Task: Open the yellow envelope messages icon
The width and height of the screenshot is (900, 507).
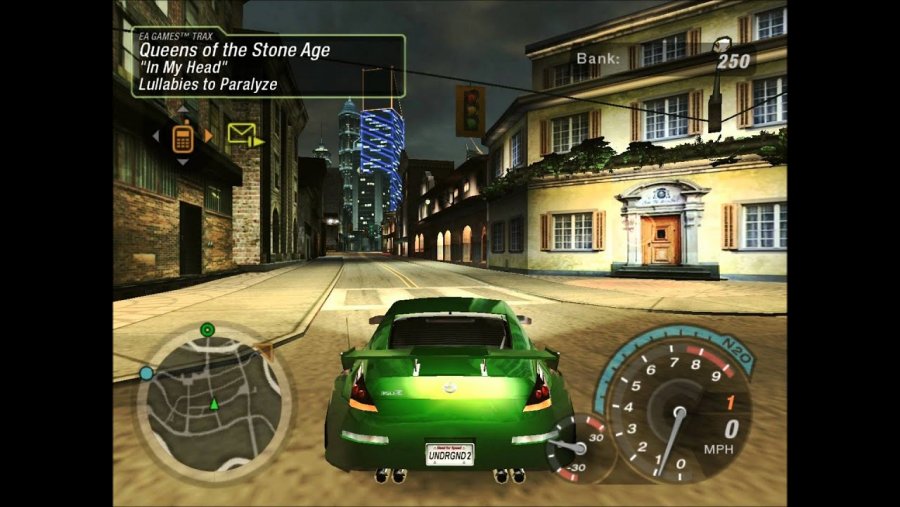Action: point(241,134)
